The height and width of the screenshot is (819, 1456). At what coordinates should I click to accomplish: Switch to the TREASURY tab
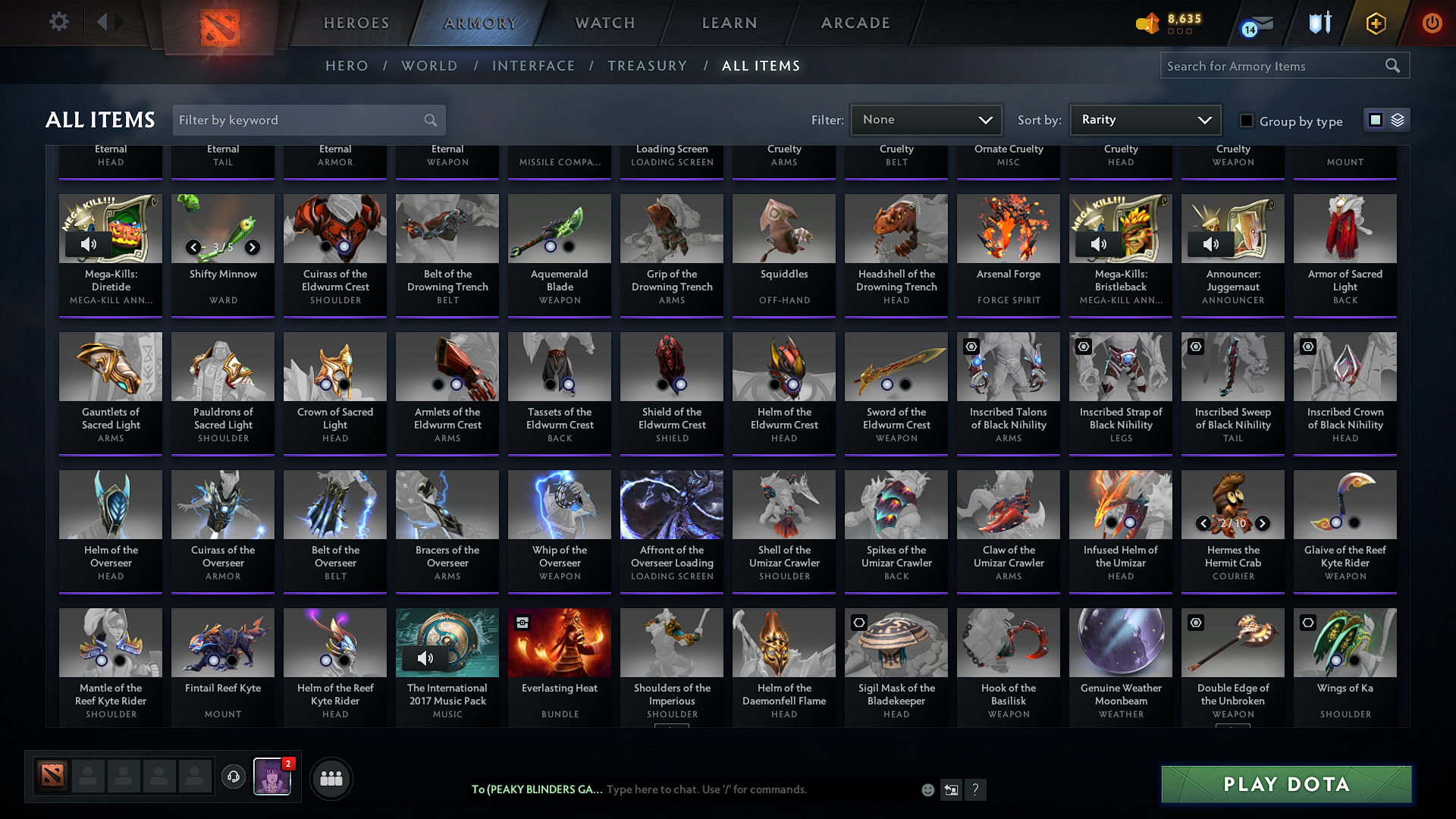648,65
